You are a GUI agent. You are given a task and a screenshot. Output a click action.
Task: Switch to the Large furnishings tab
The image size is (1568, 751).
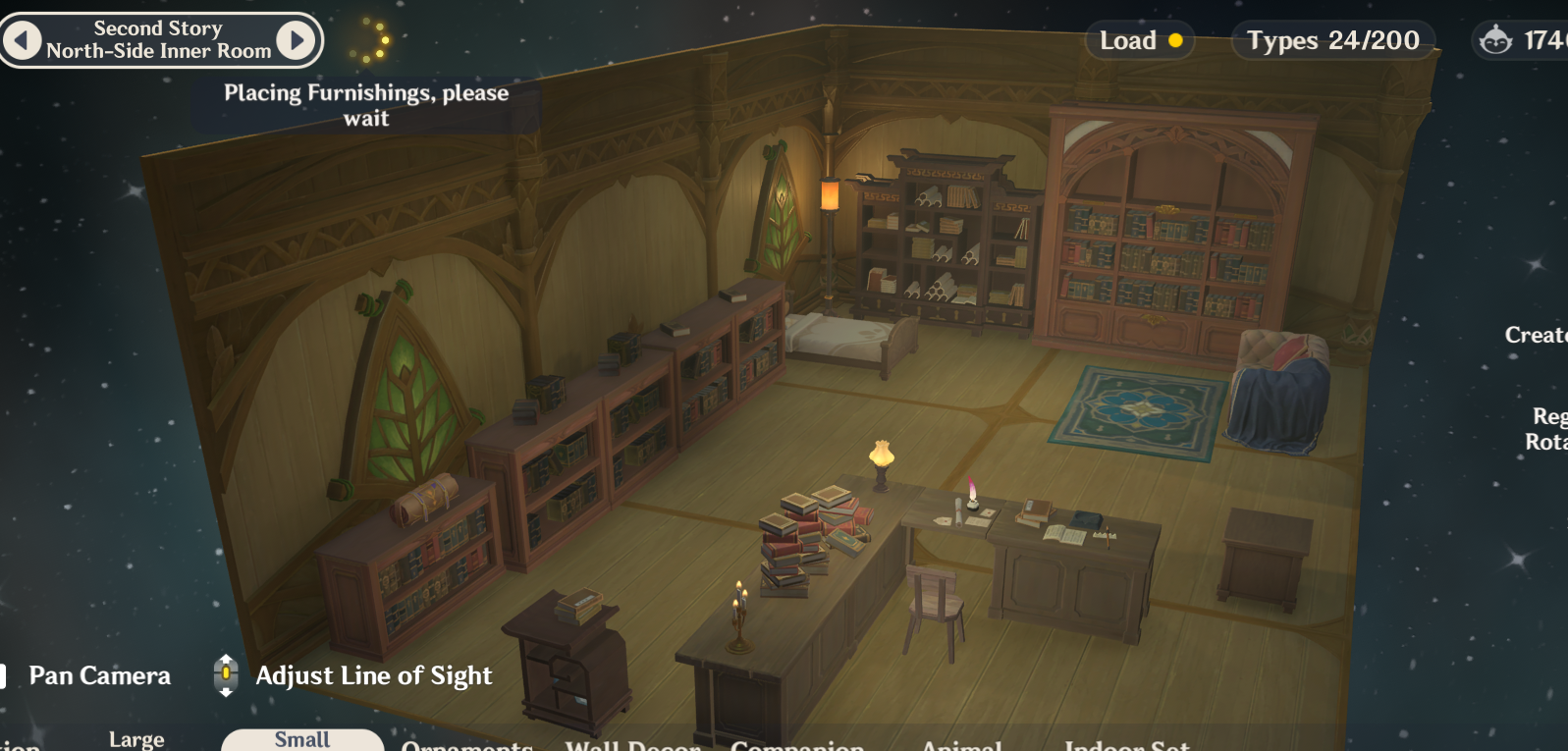pyautogui.click(x=135, y=739)
